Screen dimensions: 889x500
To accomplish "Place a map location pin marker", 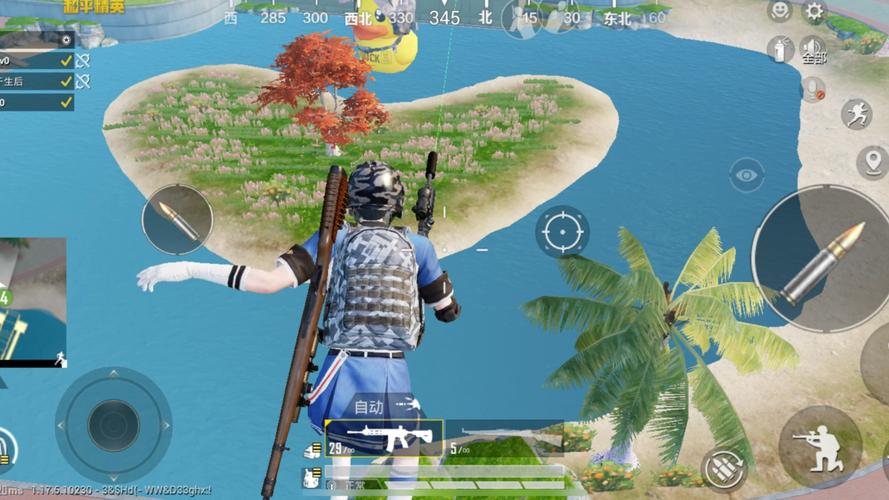I will [x=872, y=161].
